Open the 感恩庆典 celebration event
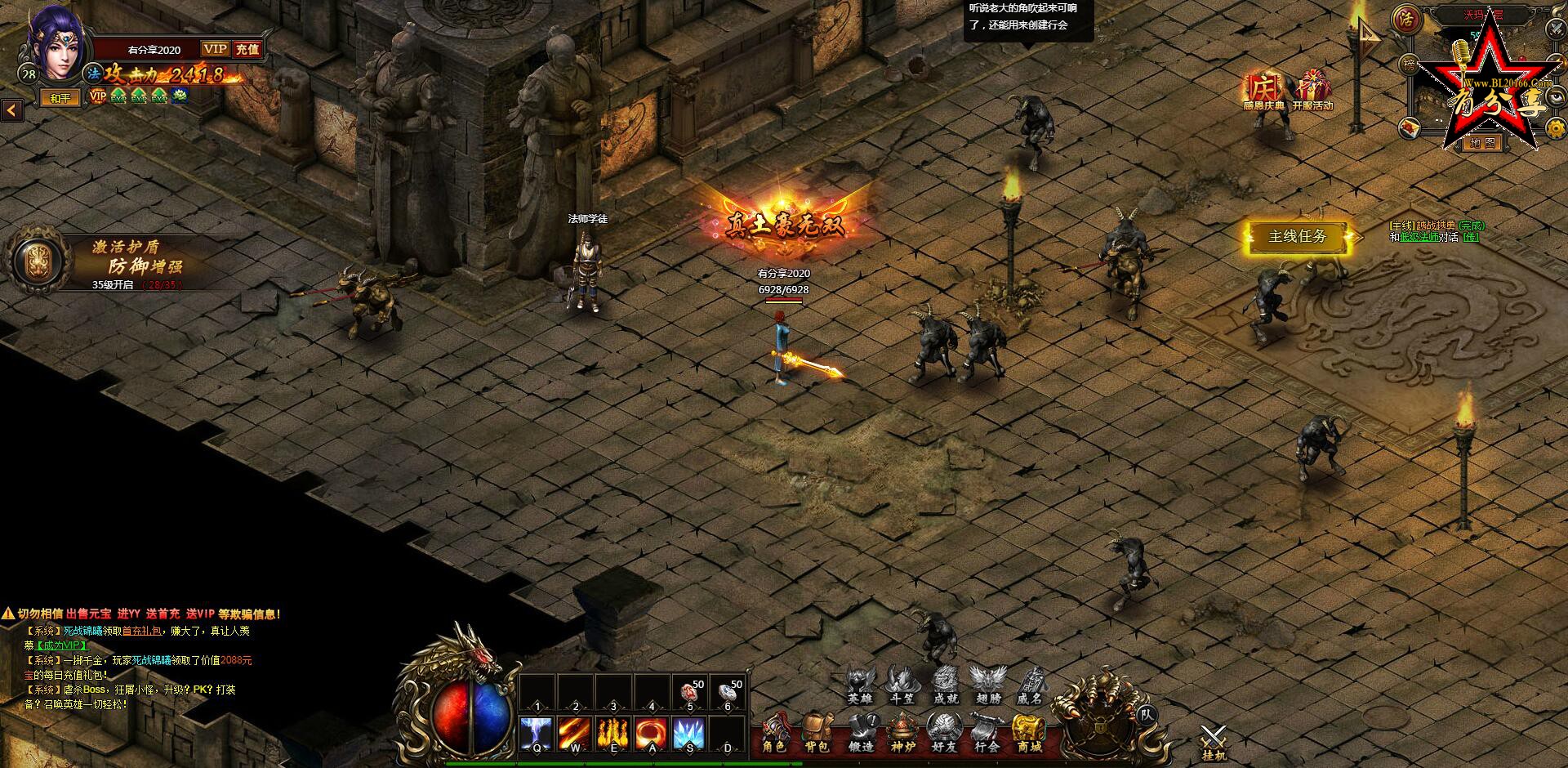Screen dimensions: 1568x768 pos(1263,90)
